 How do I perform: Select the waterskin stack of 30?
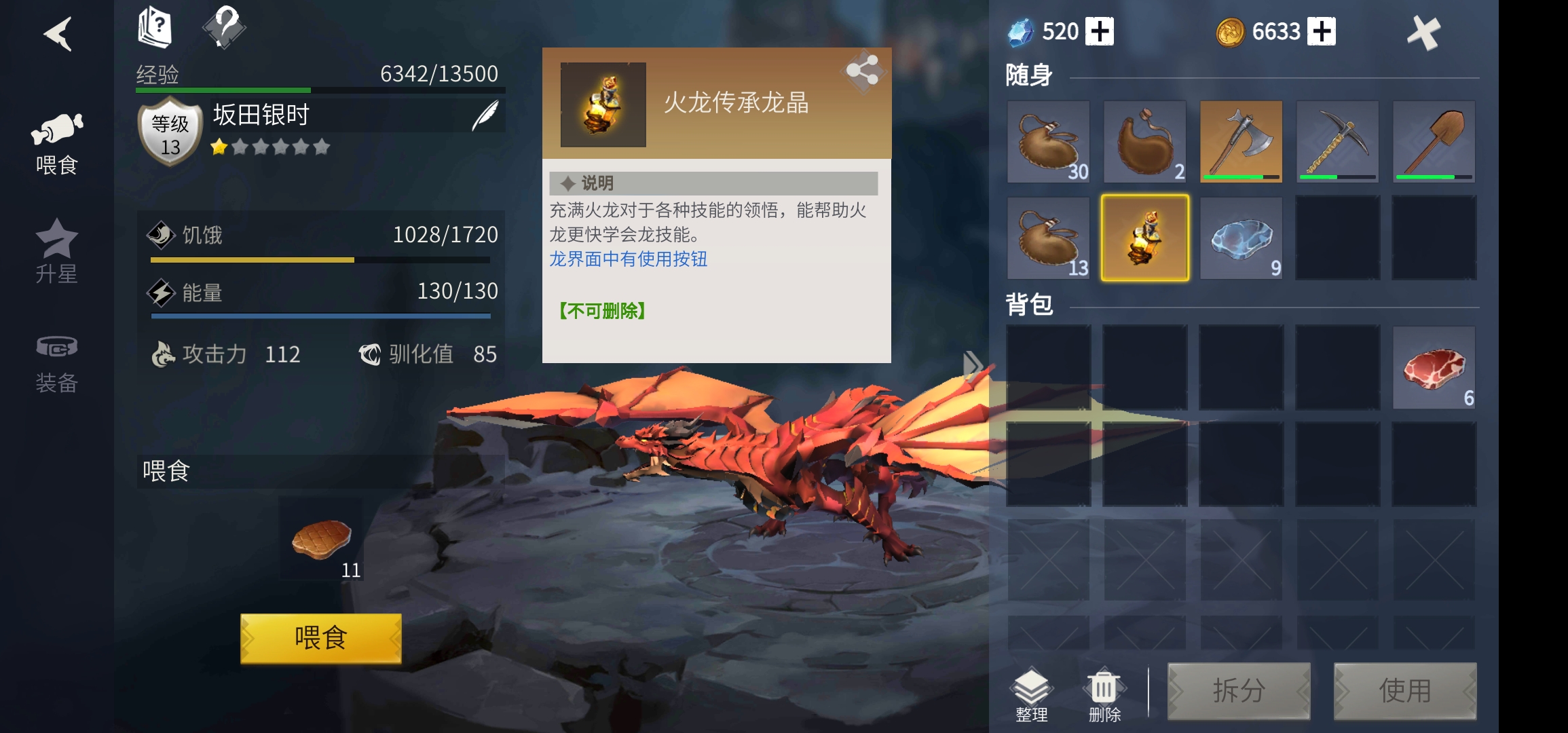click(x=1048, y=141)
